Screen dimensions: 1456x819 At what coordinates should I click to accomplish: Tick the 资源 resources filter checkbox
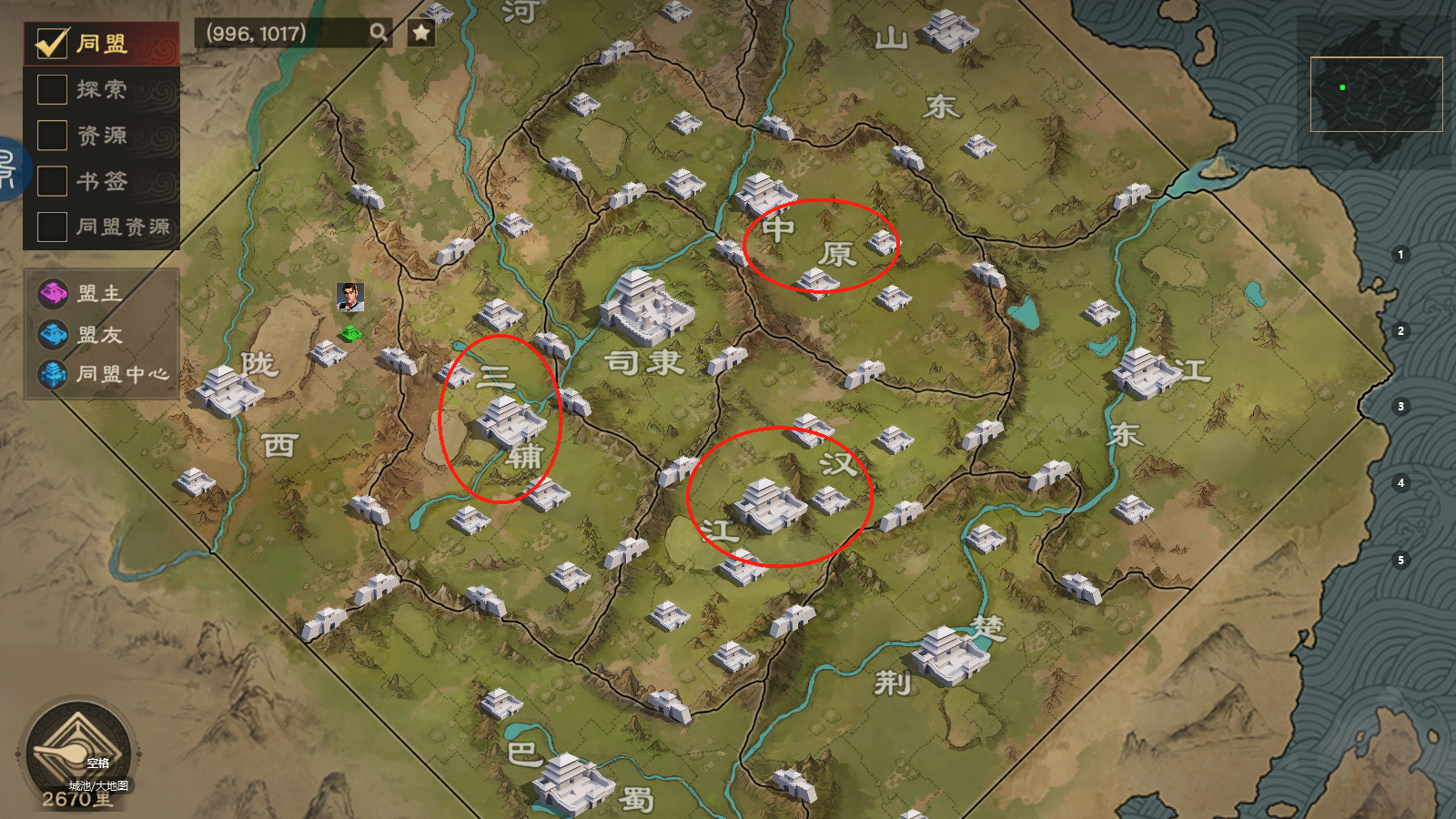point(52,135)
